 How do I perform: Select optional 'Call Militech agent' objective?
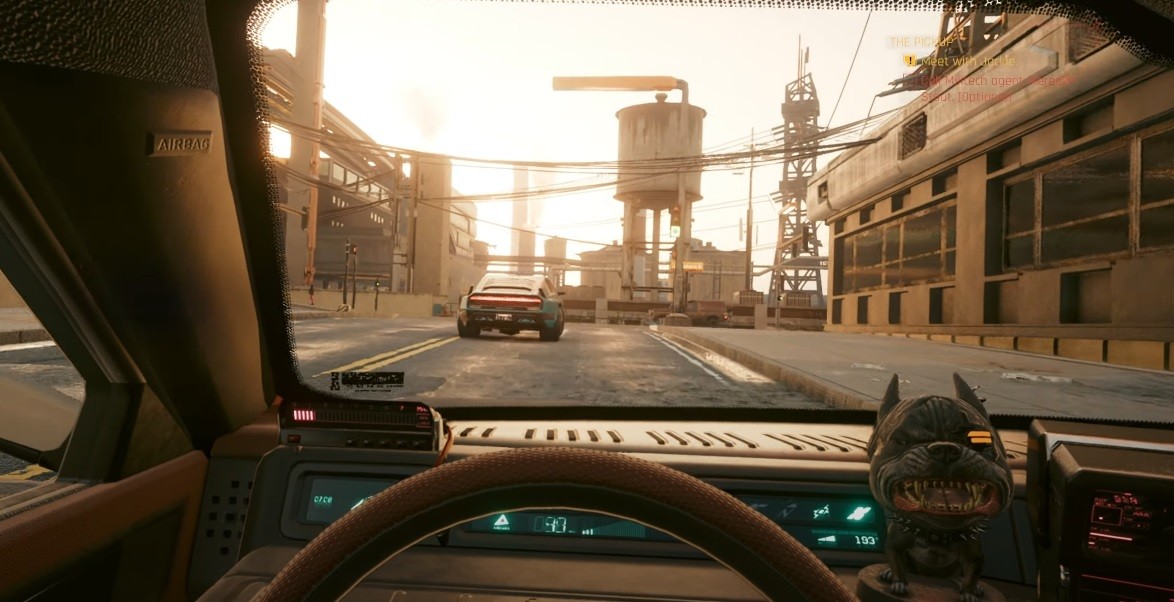(x=992, y=80)
